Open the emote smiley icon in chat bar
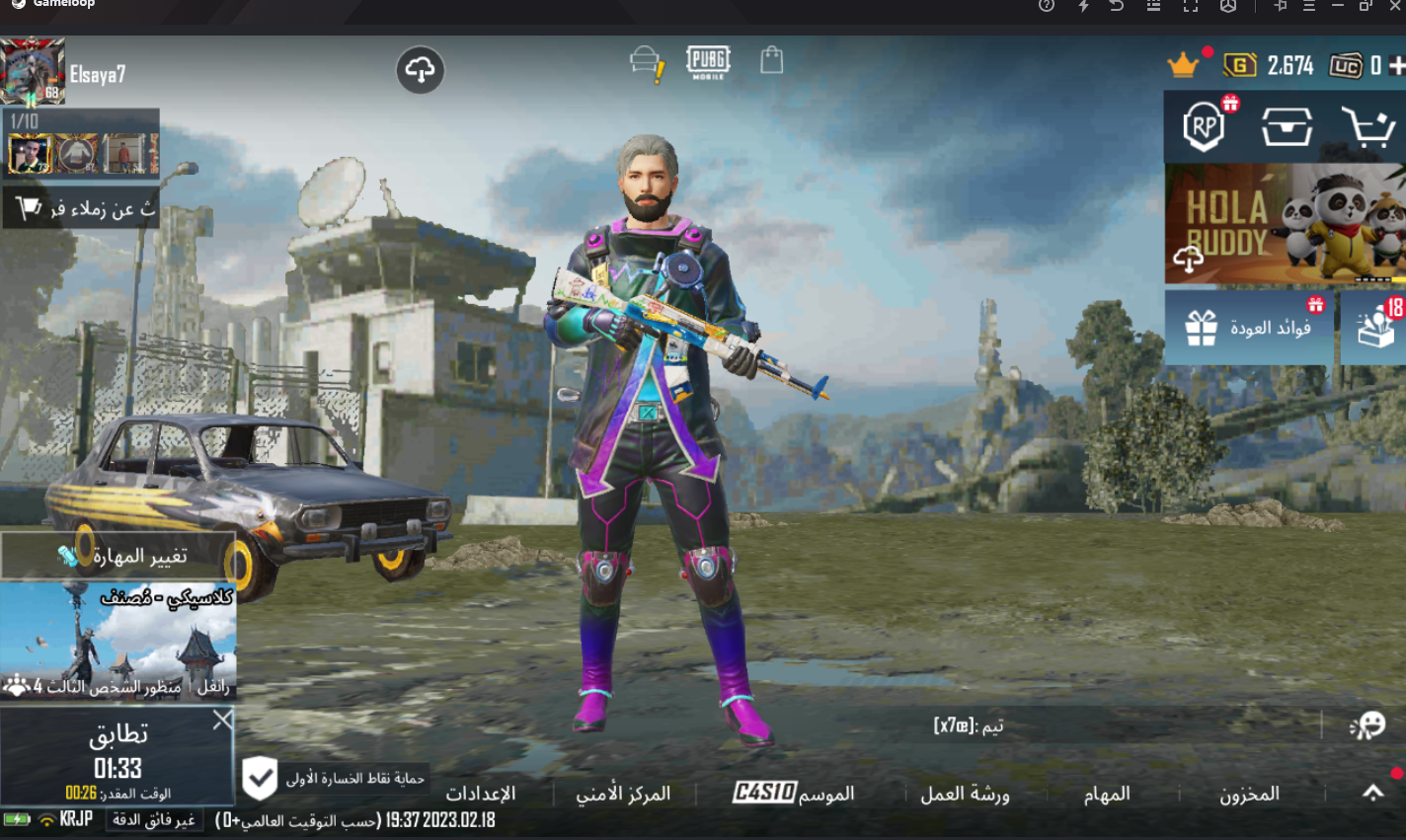Viewport: 1406px width, 840px height. tap(1367, 726)
